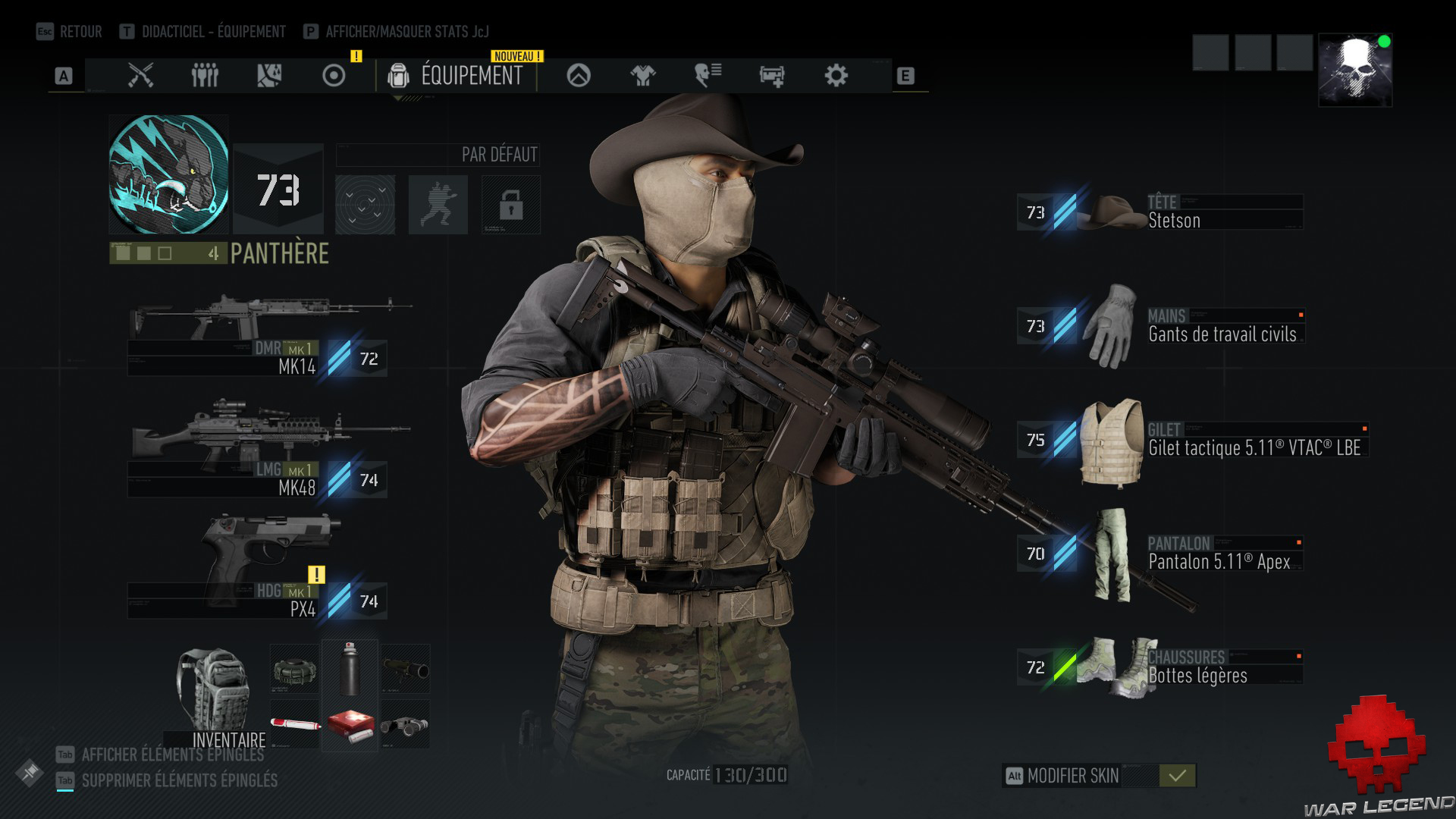Click the first-aid medkit item slot

pos(350,726)
